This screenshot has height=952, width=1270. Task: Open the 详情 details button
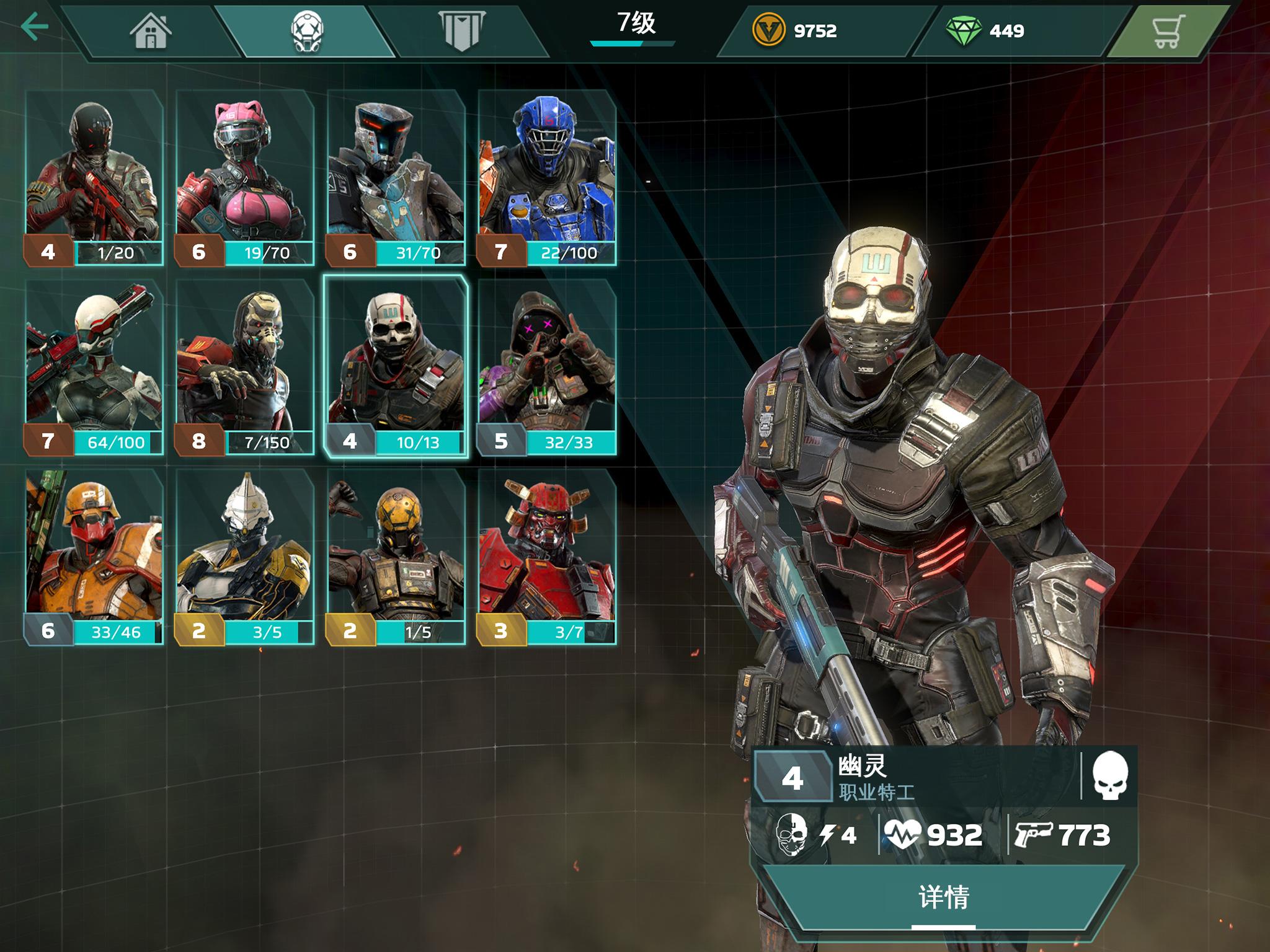tap(943, 897)
